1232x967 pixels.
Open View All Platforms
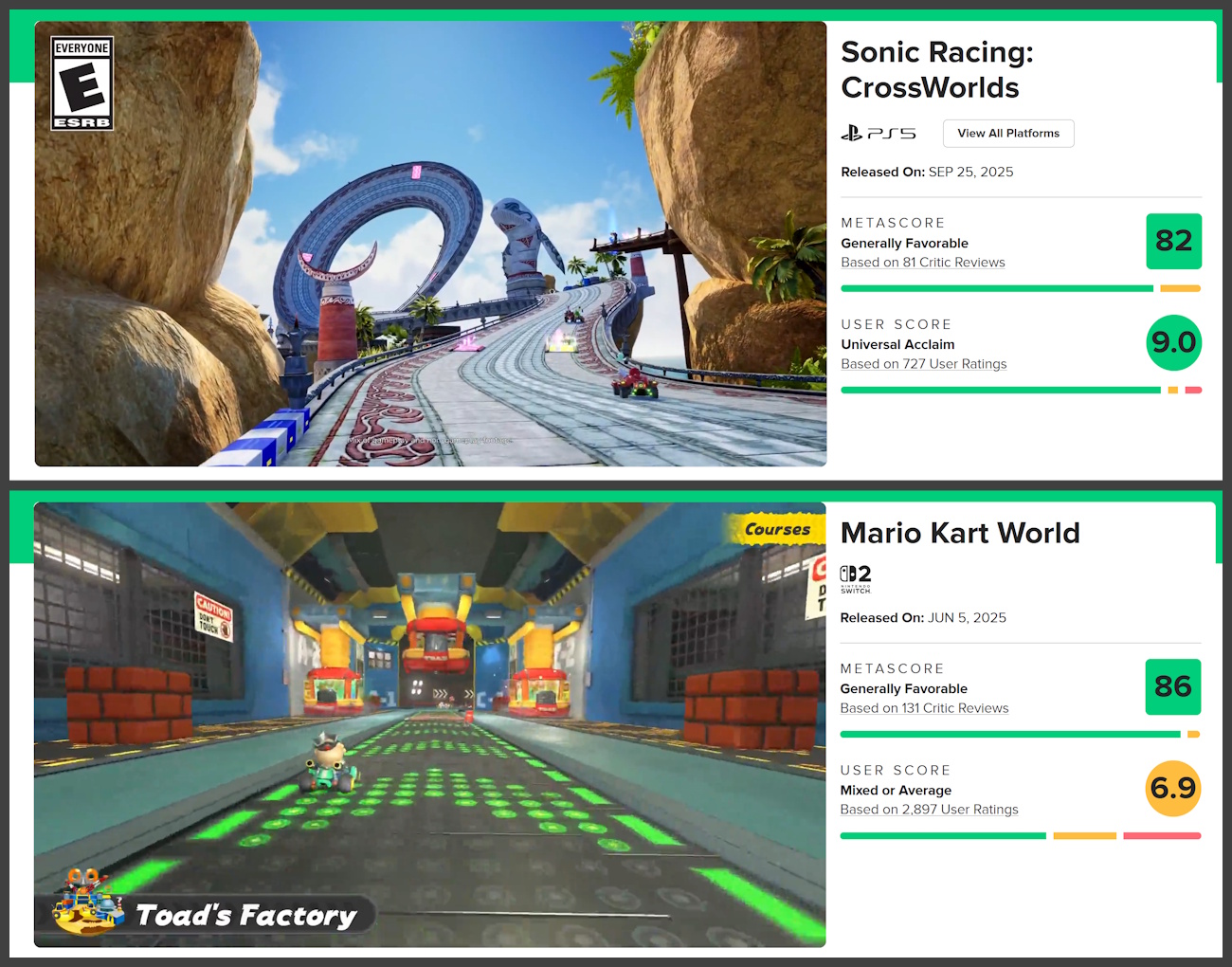click(x=1008, y=133)
